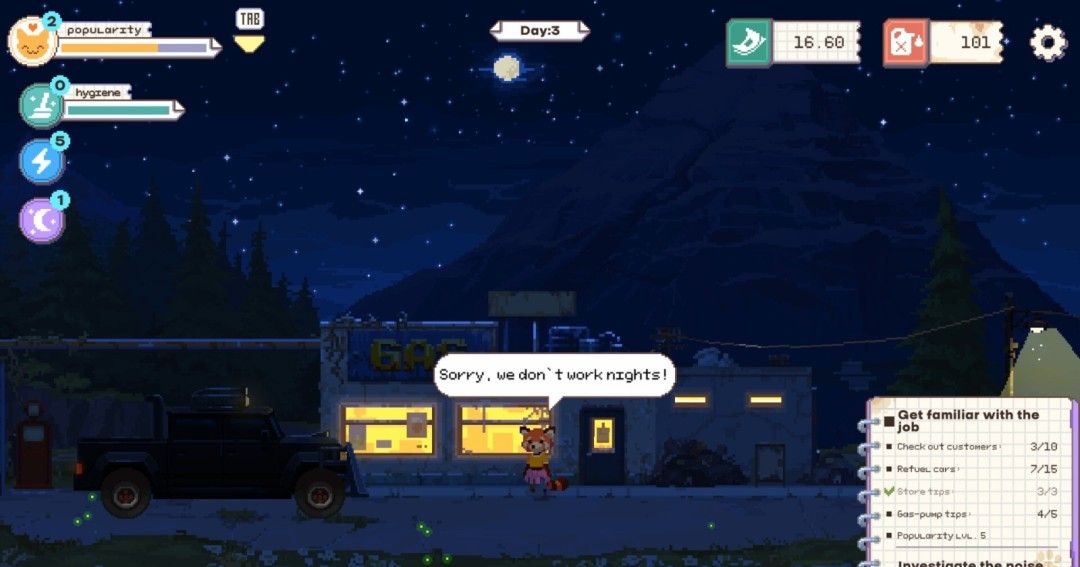Viewport: 1080px width, 567px height.
Task: Select the hygiene broom icon
Action: 41,106
